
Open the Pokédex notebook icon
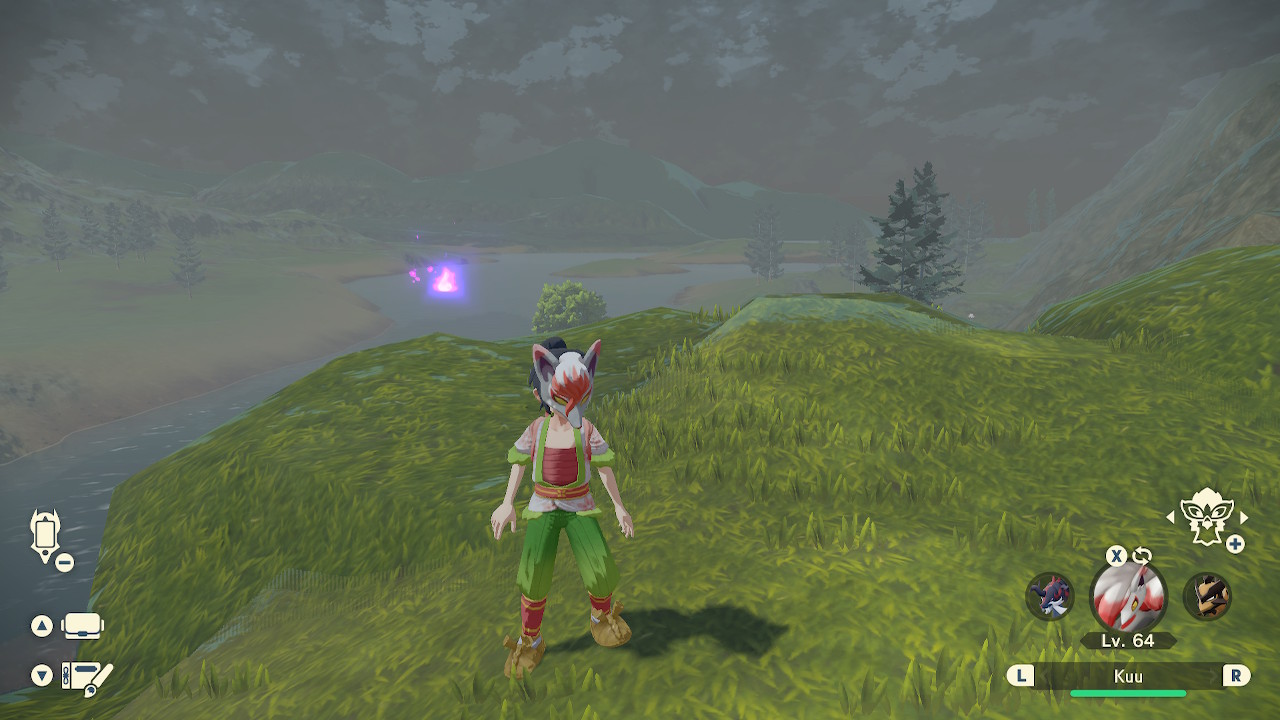(x=87, y=676)
